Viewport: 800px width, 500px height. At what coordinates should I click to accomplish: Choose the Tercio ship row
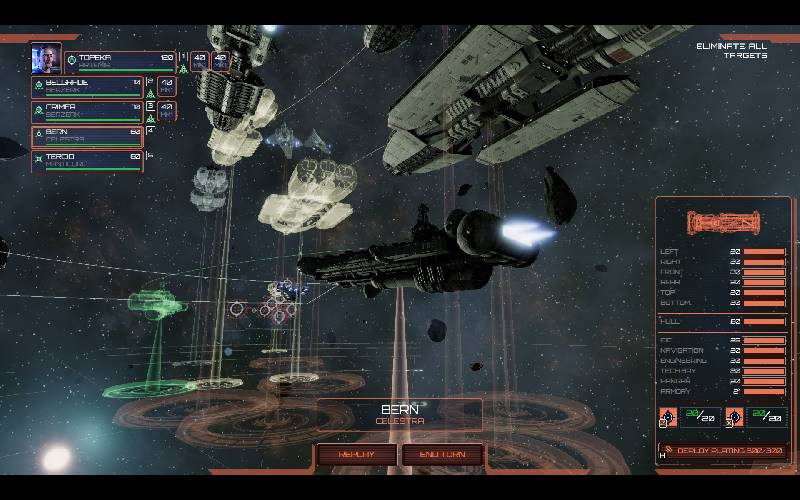[x=88, y=161]
